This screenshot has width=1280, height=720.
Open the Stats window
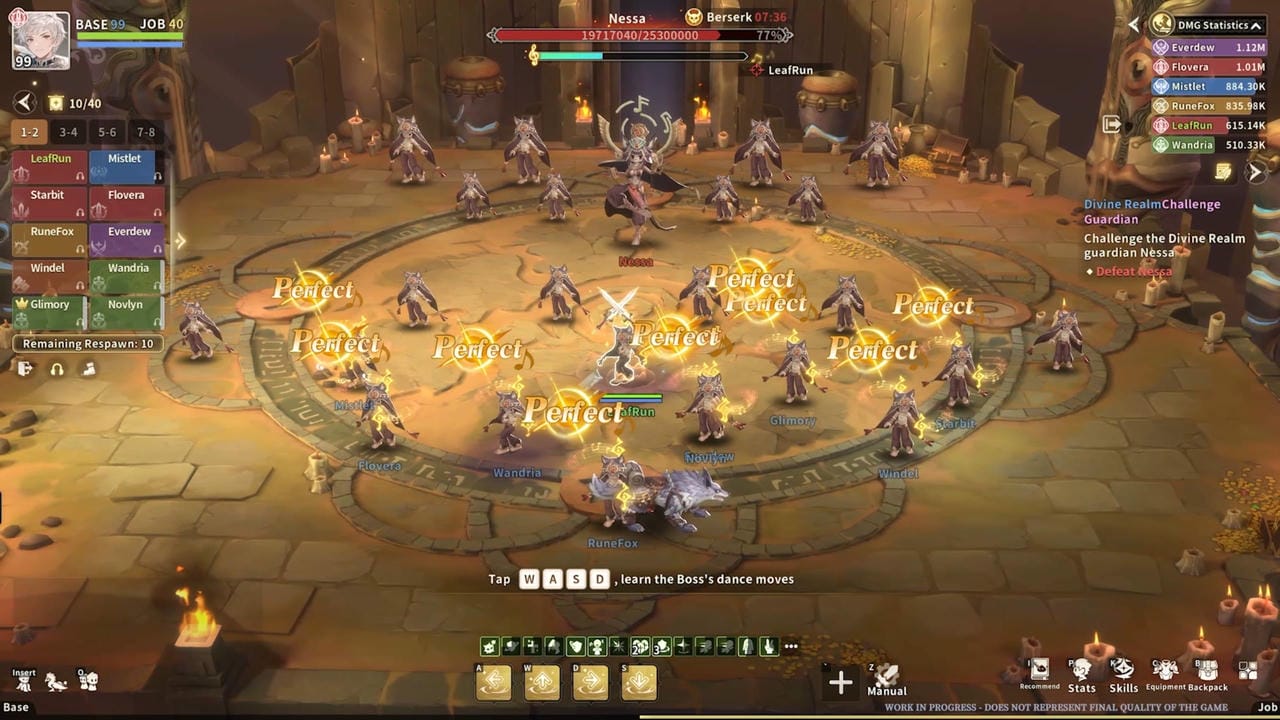tap(1081, 674)
